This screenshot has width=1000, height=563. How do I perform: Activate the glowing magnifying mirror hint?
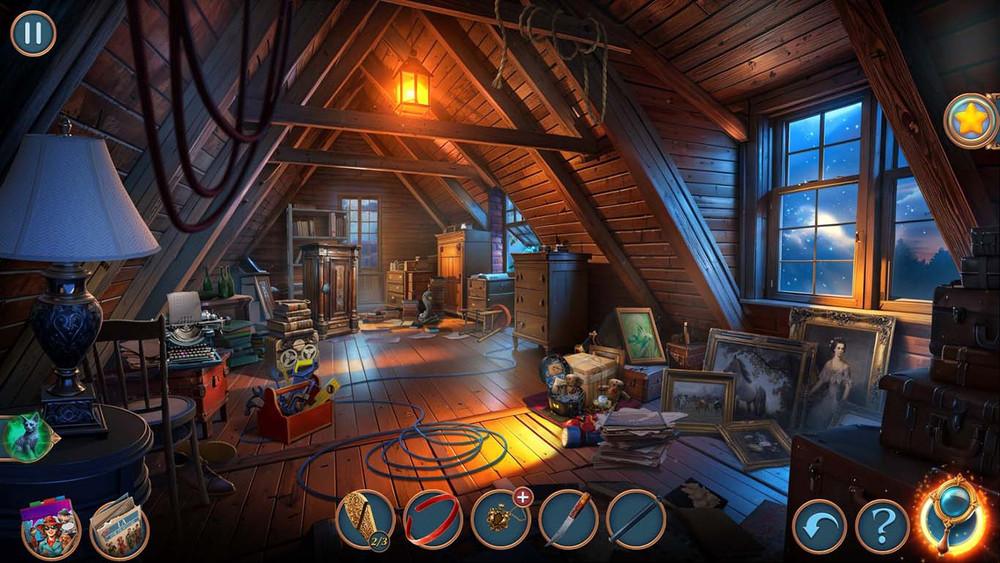951,517
